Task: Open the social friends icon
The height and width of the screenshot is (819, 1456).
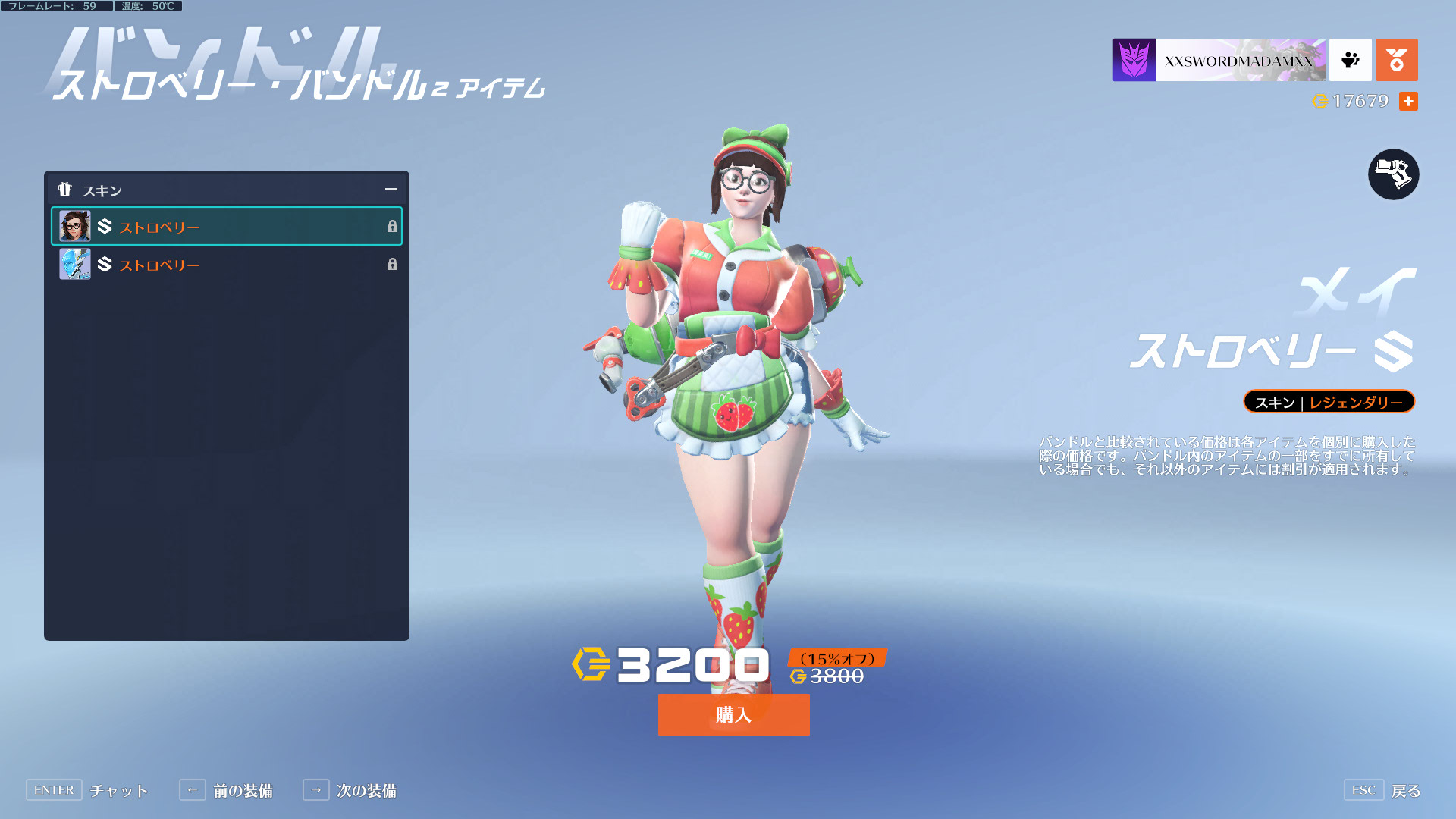Action: point(1350,60)
